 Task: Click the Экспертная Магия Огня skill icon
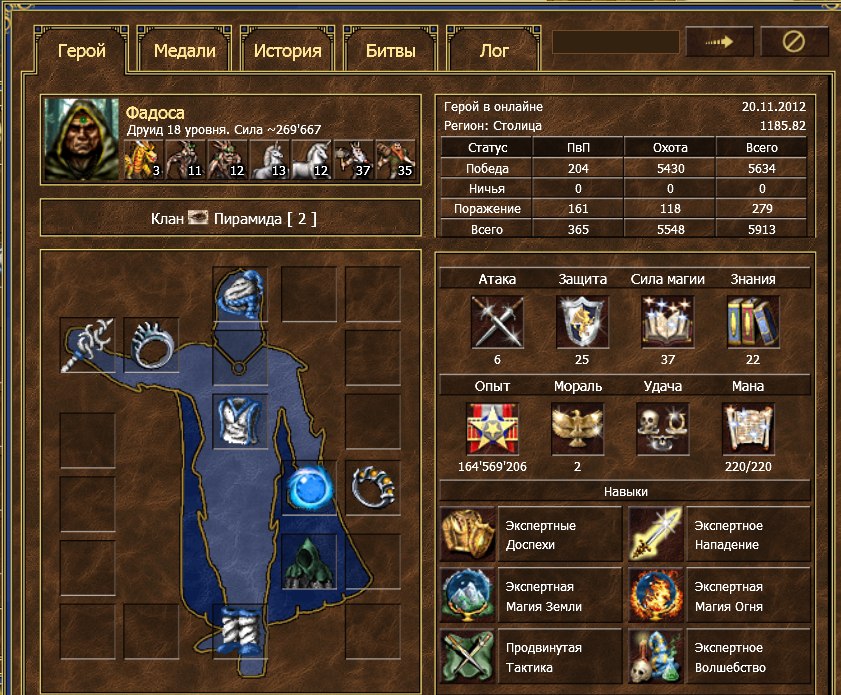point(655,596)
